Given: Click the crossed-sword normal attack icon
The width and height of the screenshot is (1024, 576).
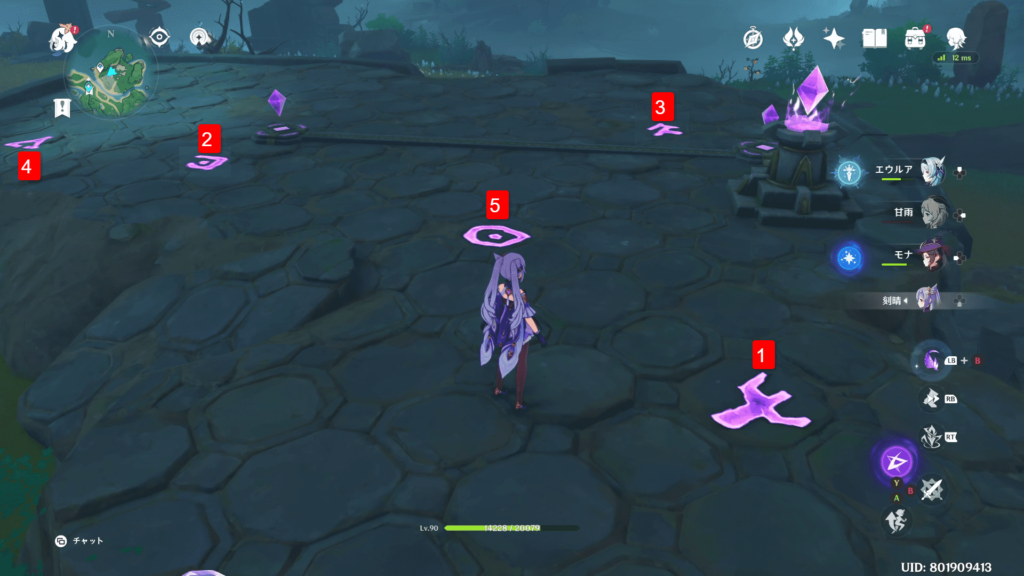Looking at the screenshot, I should 931,489.
